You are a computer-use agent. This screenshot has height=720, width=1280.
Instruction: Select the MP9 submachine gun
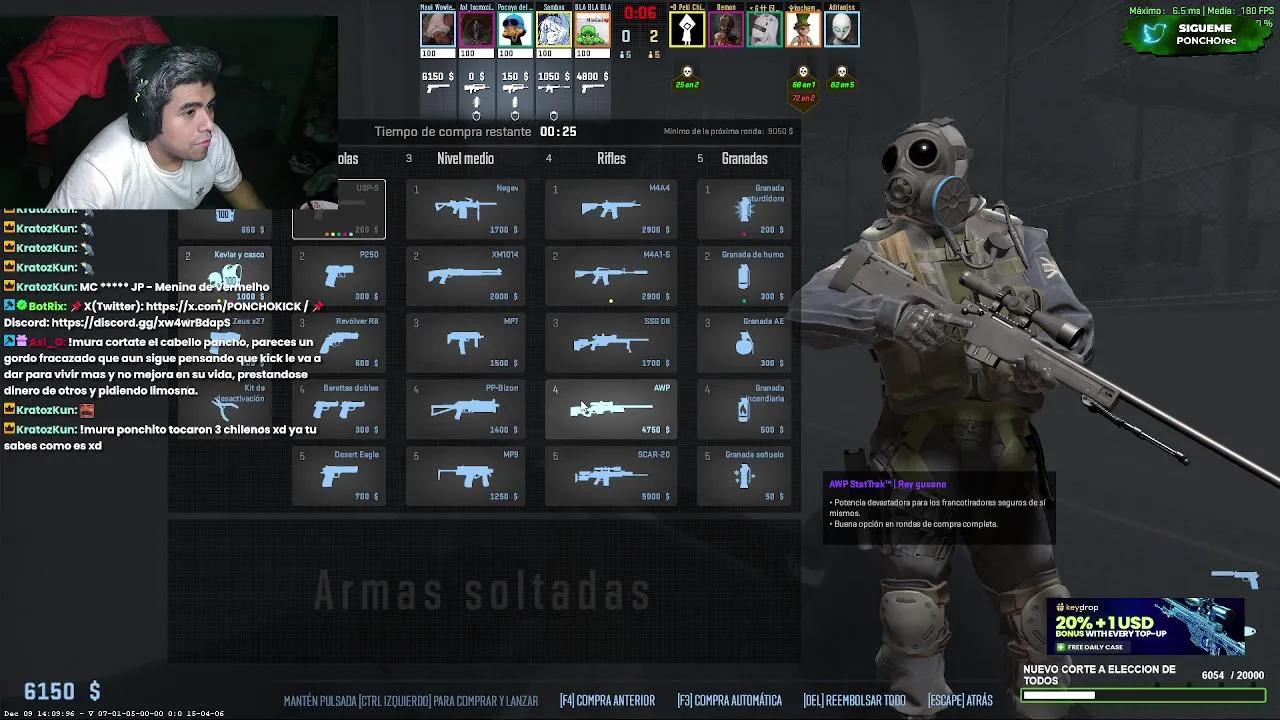tap(465, 475)
